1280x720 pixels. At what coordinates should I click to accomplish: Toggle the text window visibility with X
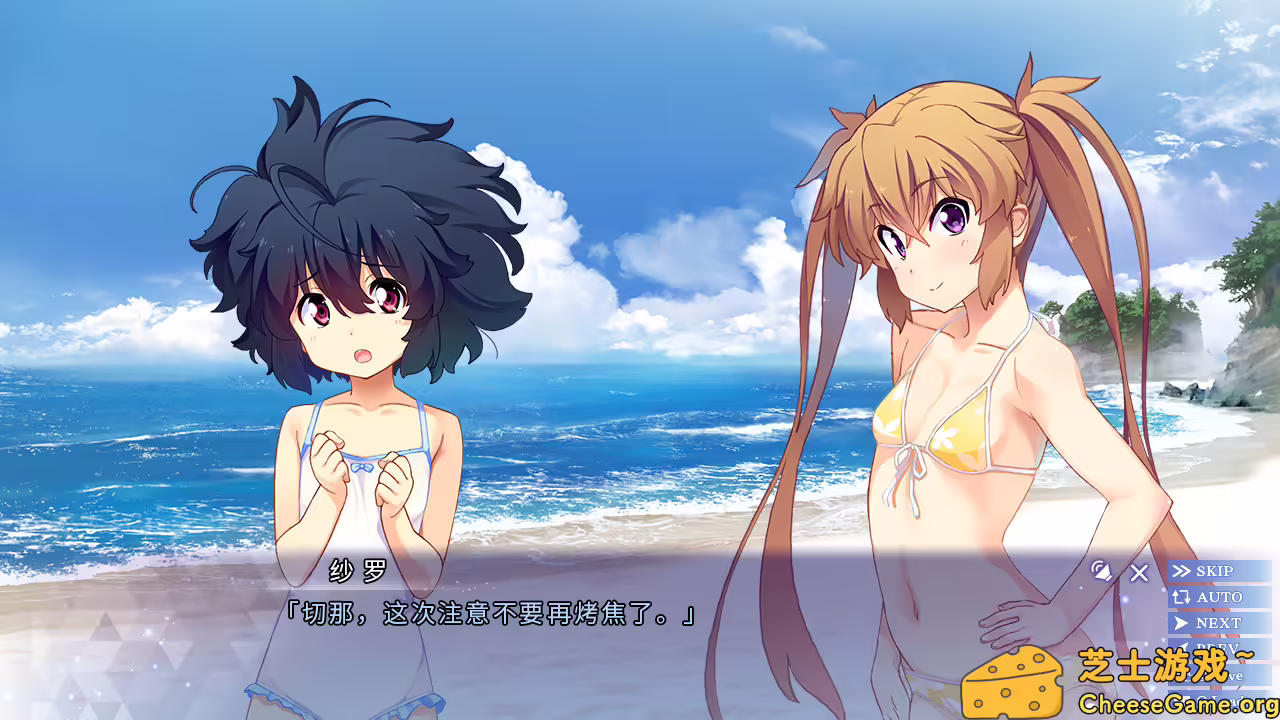[x=1138, y=573]
